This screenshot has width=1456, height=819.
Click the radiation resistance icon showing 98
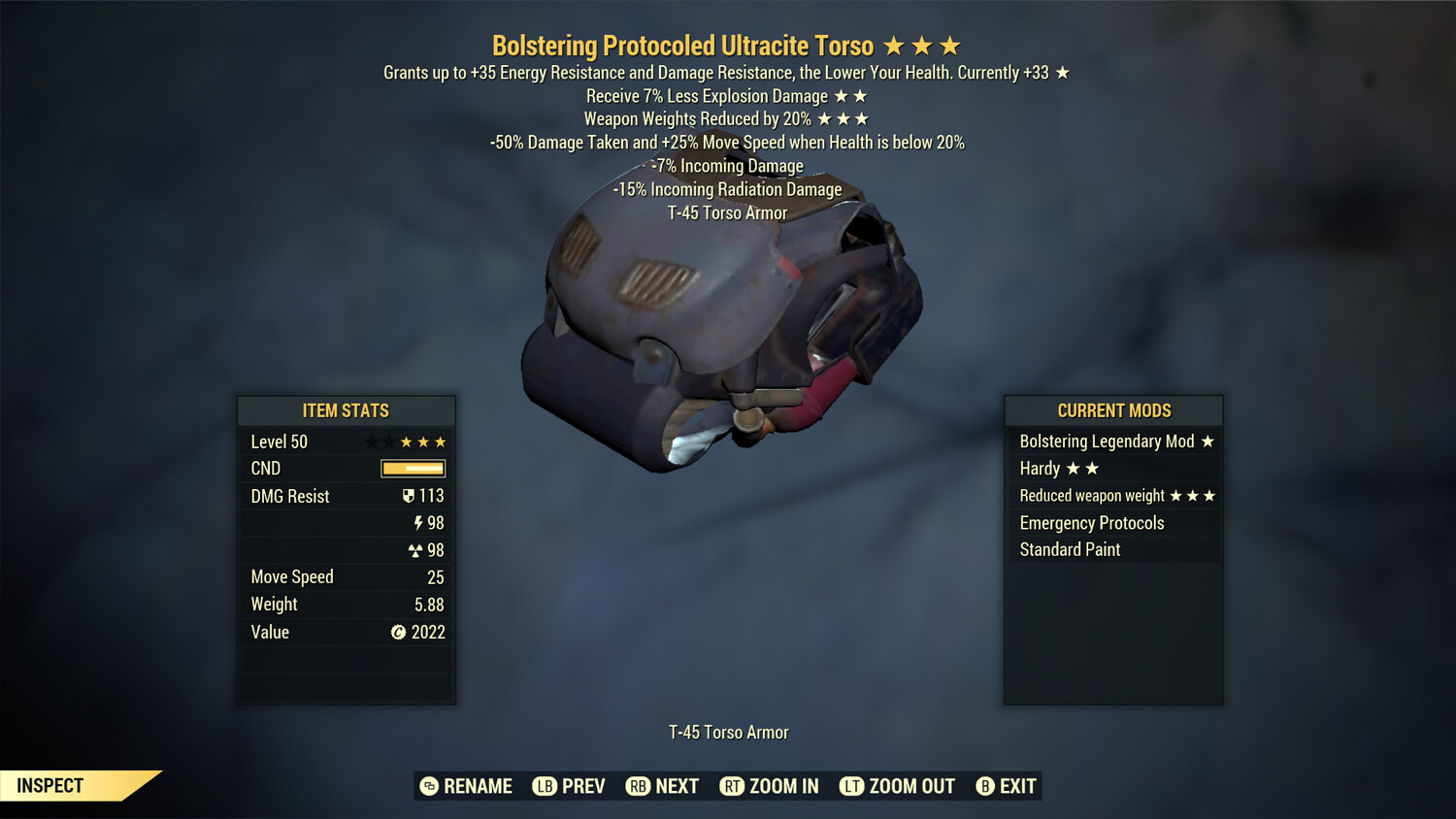[x=417, y=549]
